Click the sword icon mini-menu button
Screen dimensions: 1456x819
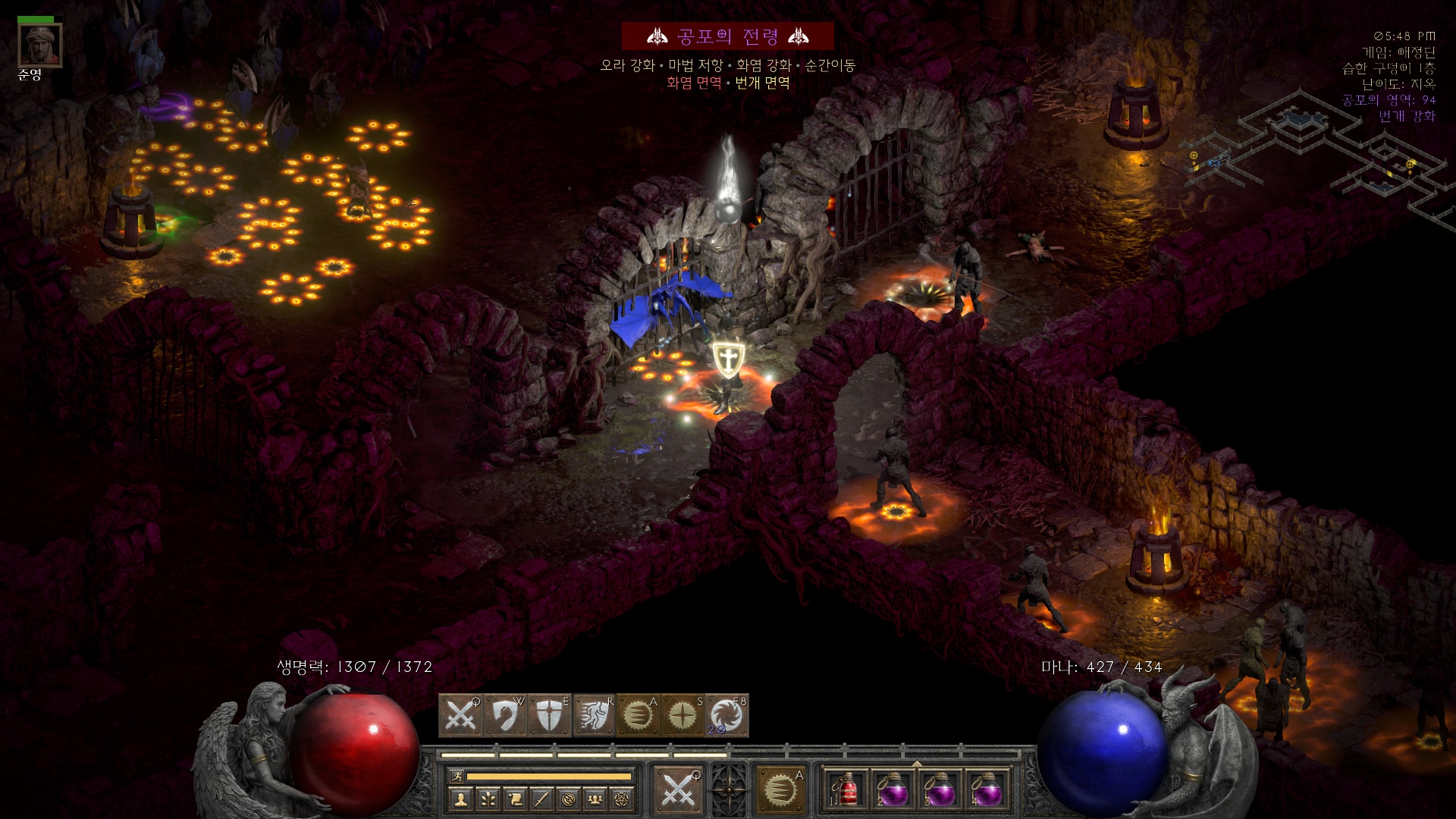coord(541,799)
